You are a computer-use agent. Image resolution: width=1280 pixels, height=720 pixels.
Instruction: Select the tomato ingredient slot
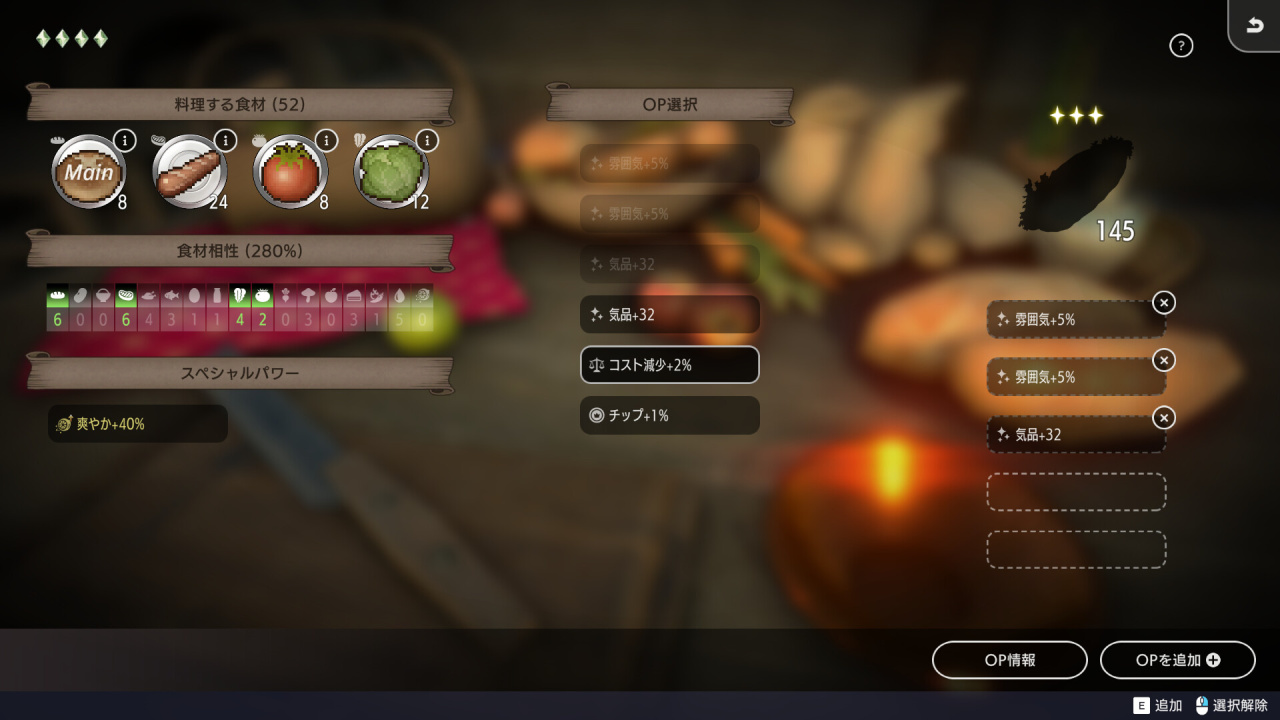(290, 172)
